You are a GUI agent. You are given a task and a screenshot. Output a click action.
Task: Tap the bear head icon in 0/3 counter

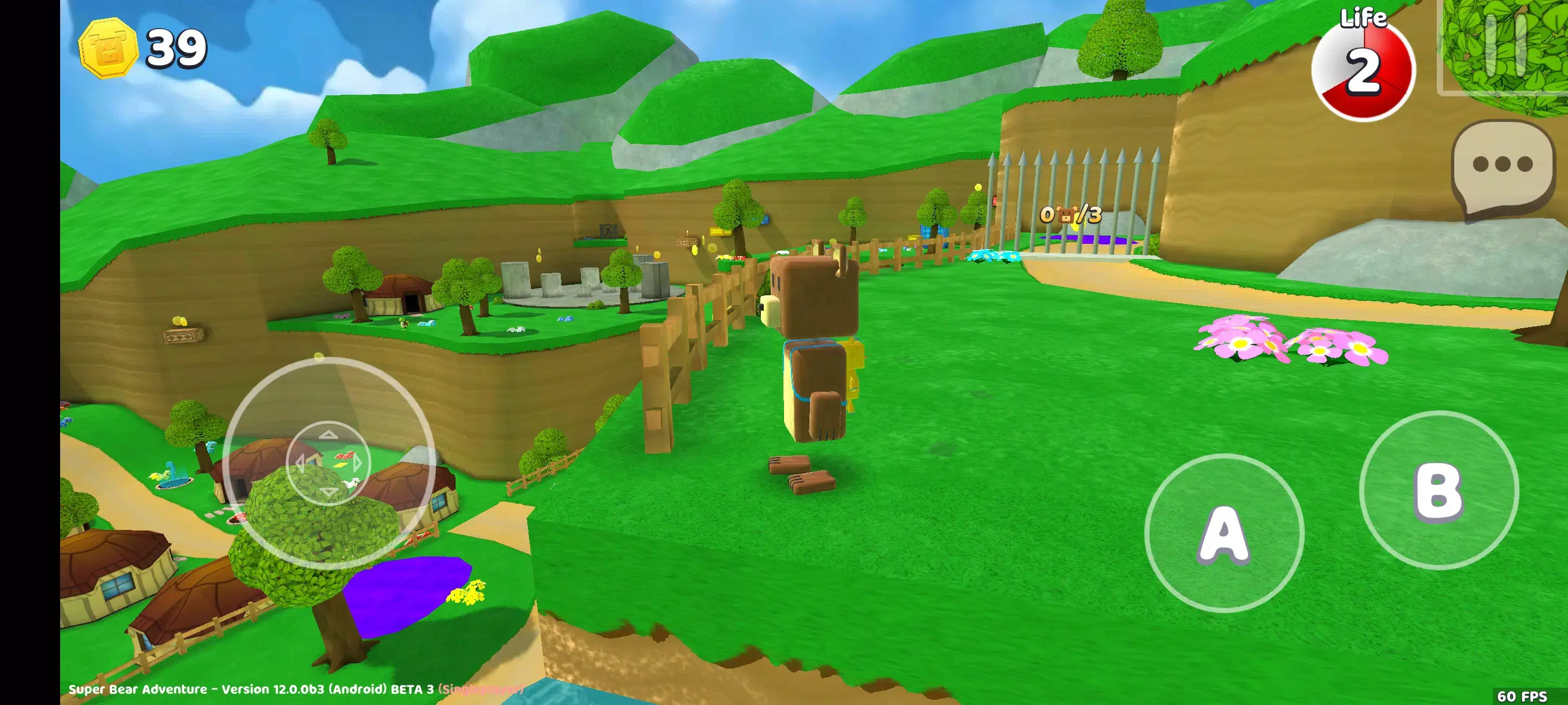click(1066, 216)
